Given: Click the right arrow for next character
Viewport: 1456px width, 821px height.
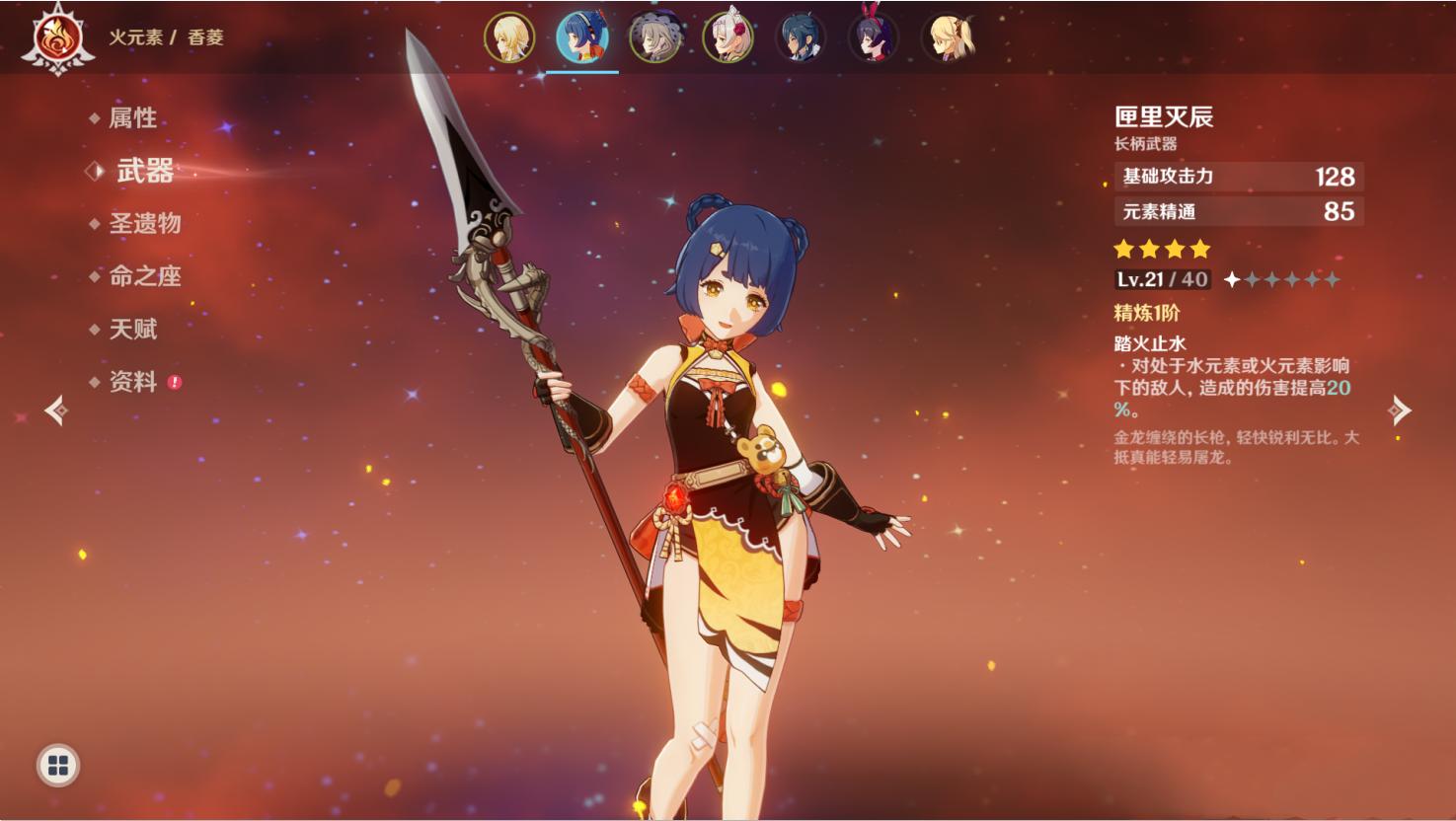Looking at the screenshot, I should pyautogui.click(x=1400, y=410).
